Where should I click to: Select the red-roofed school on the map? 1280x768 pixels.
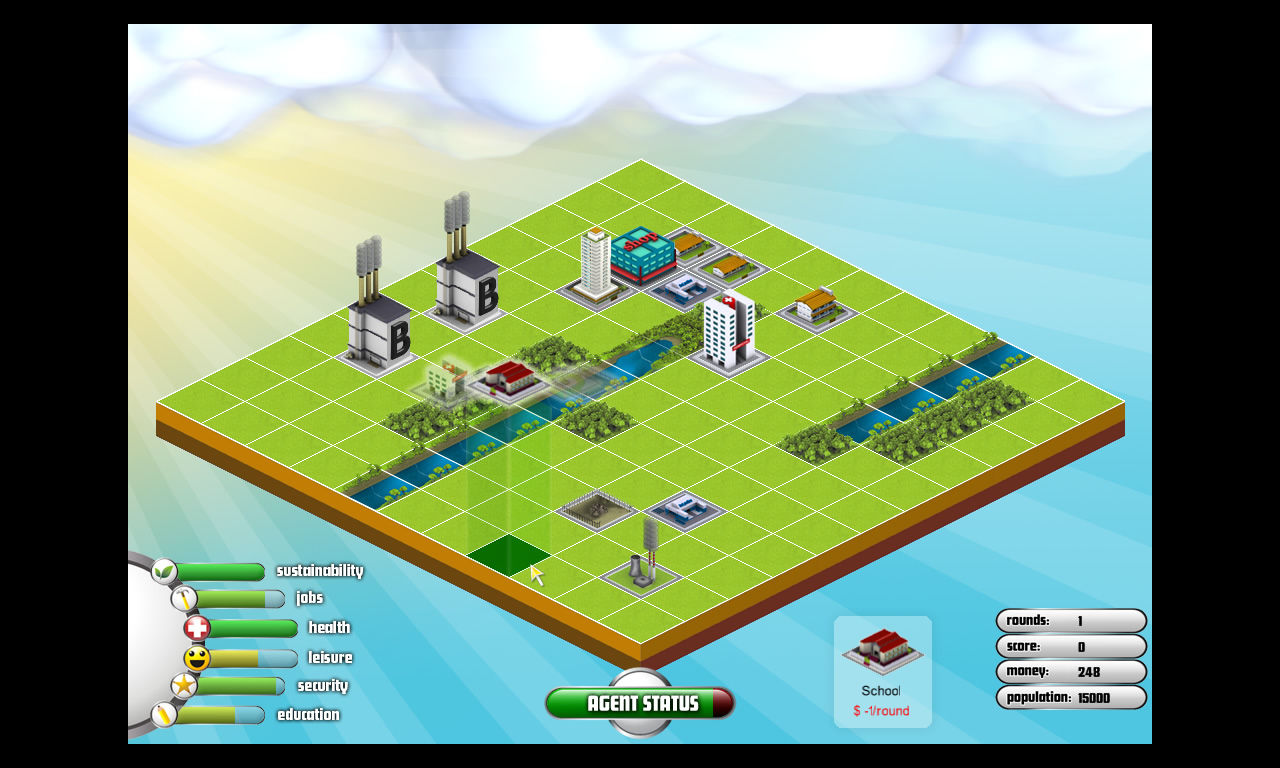(x=510, y=380)
